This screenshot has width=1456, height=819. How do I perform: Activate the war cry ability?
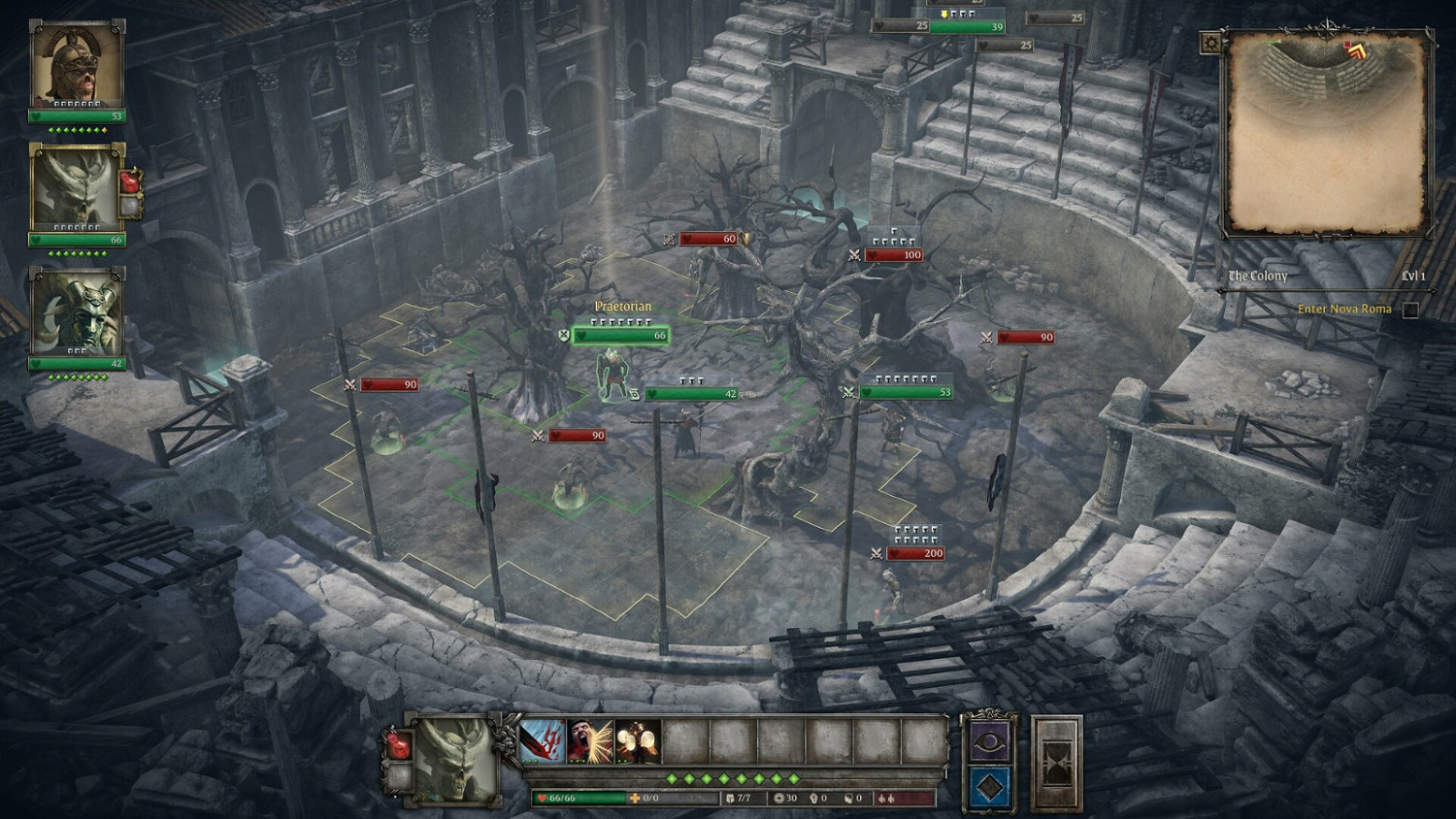(588, 741)
